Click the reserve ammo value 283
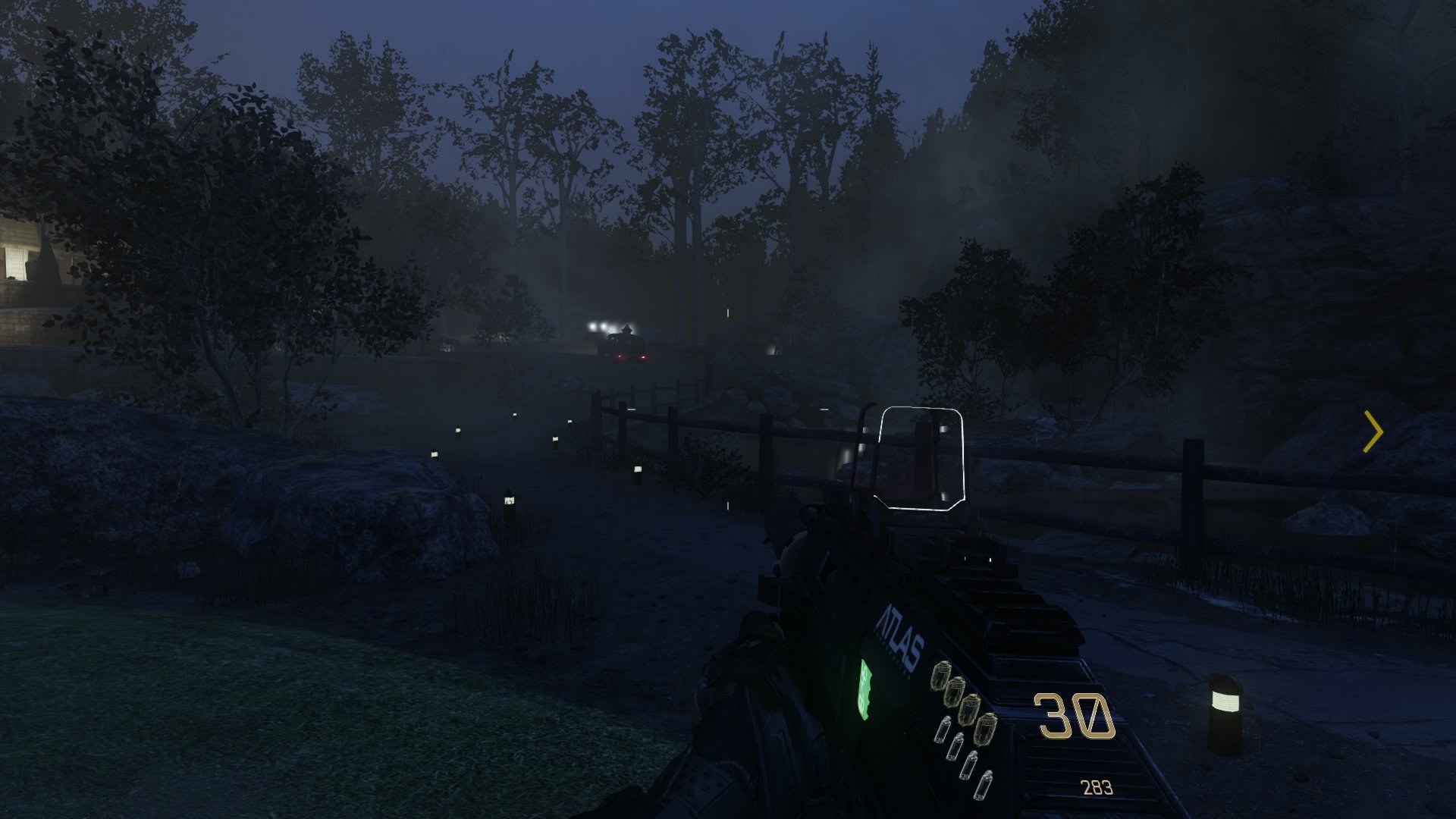The width and height of the screenshot is (1456, 819). pyautogui.click(x=1097, y=787)
